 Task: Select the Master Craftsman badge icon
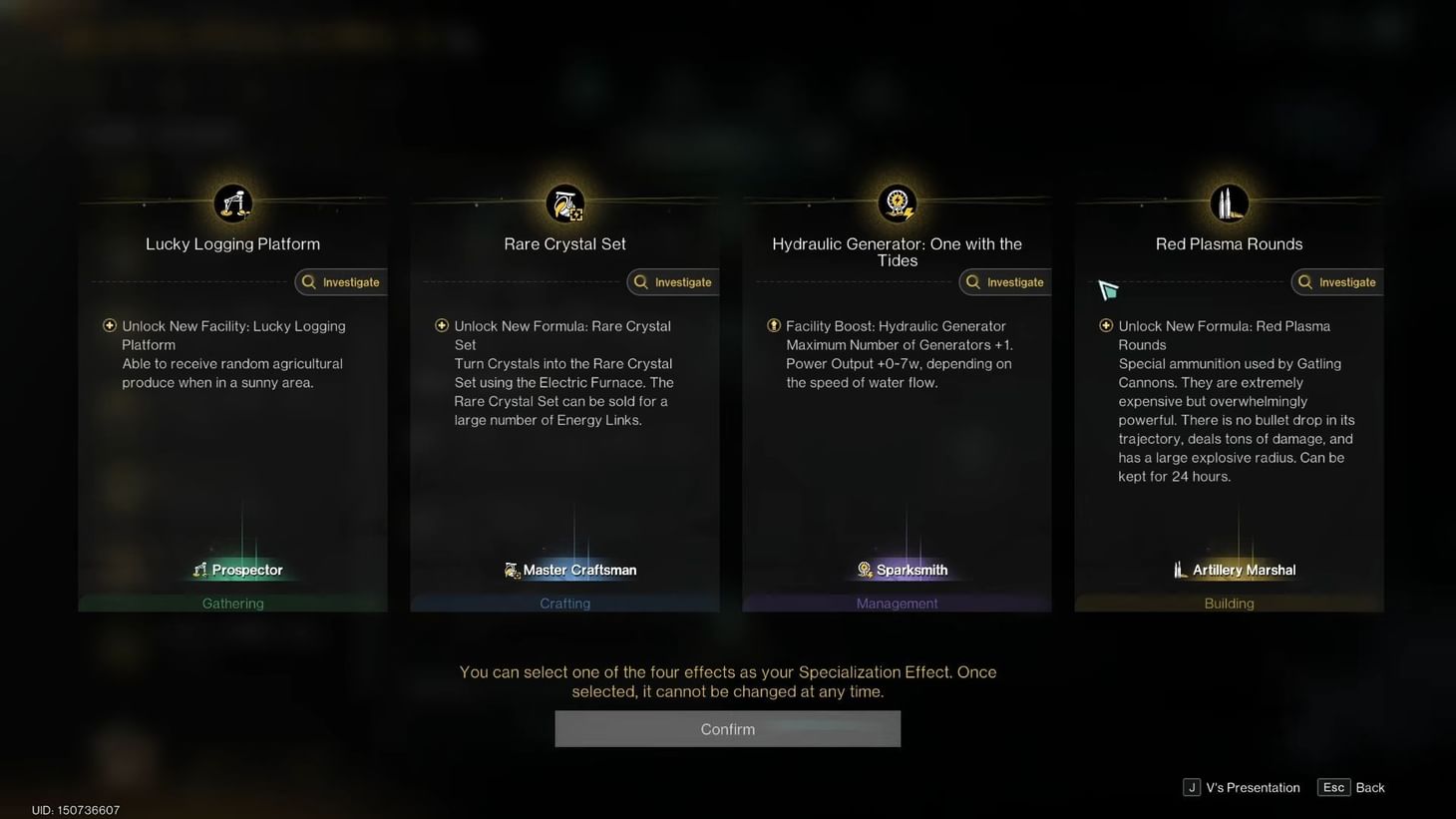point(511,570)
